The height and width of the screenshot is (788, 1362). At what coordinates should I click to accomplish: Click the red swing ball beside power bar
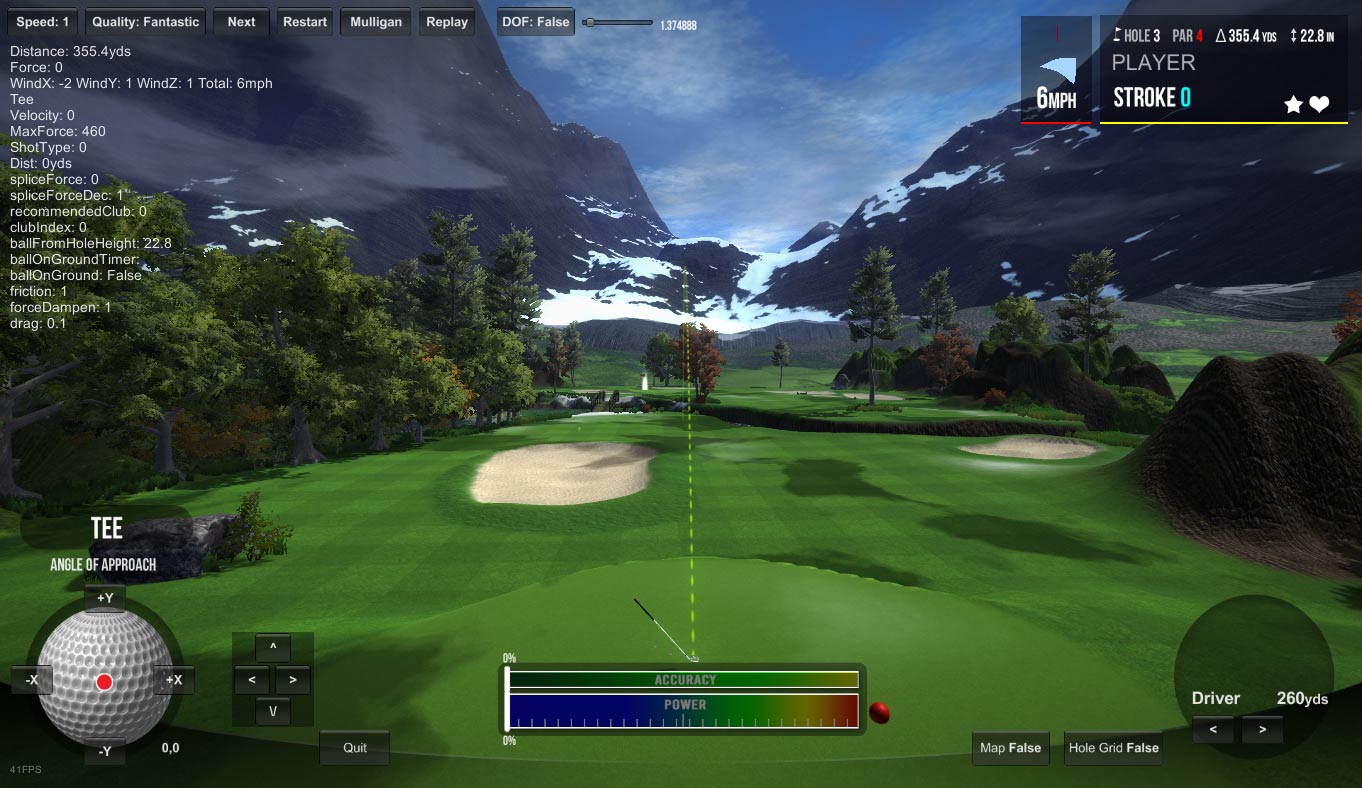click(879, 713)
